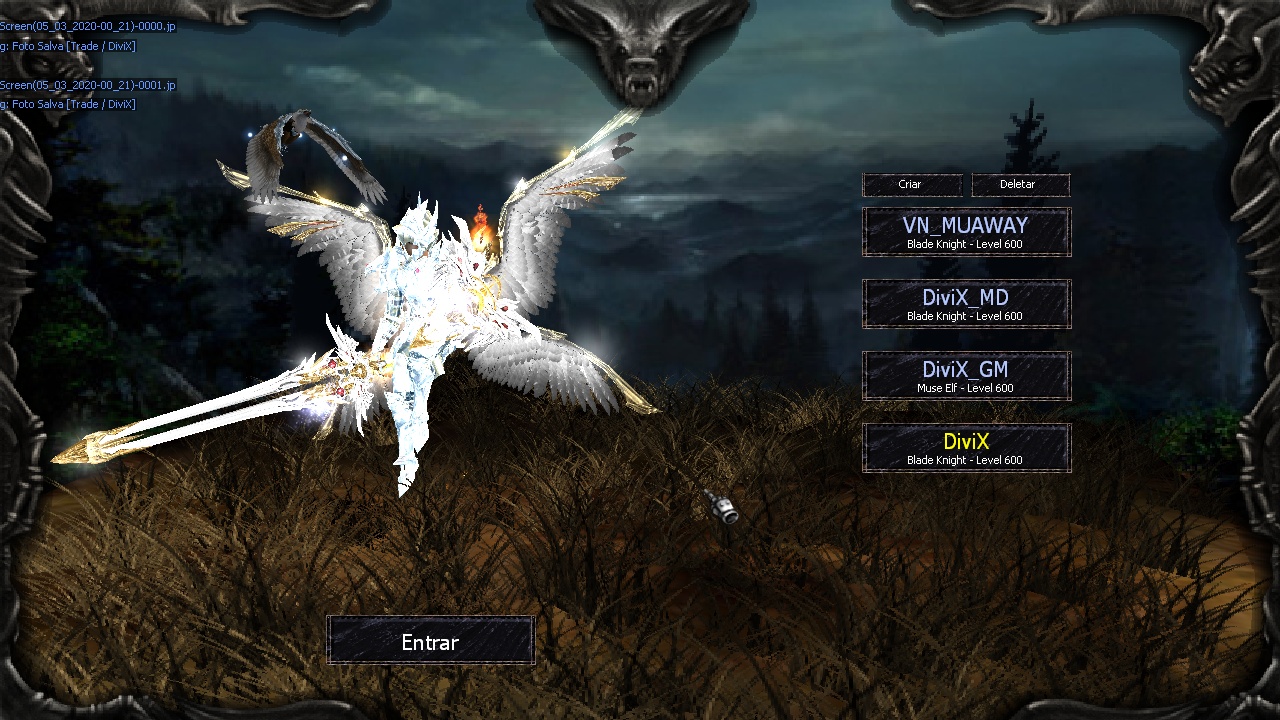Select the DiviX_GM Muse Elf character

coord(966,376)
